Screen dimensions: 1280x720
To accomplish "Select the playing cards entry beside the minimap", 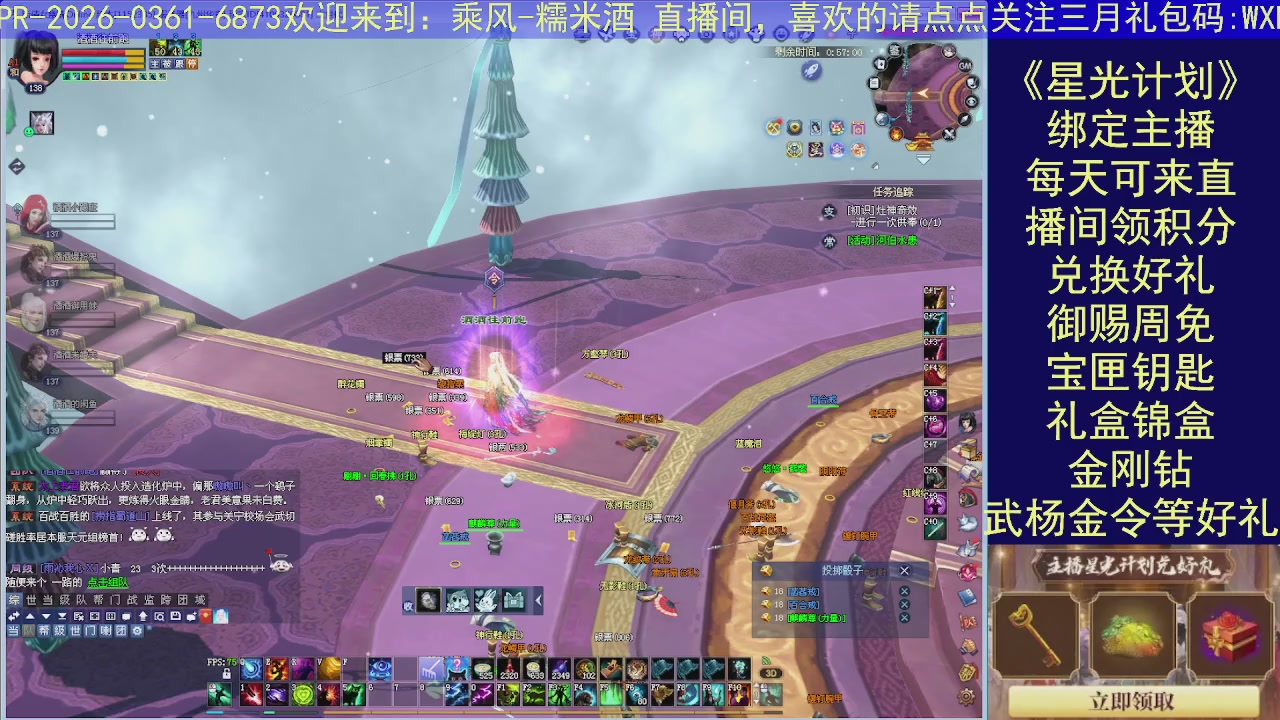I will click(x=881, y=65).
